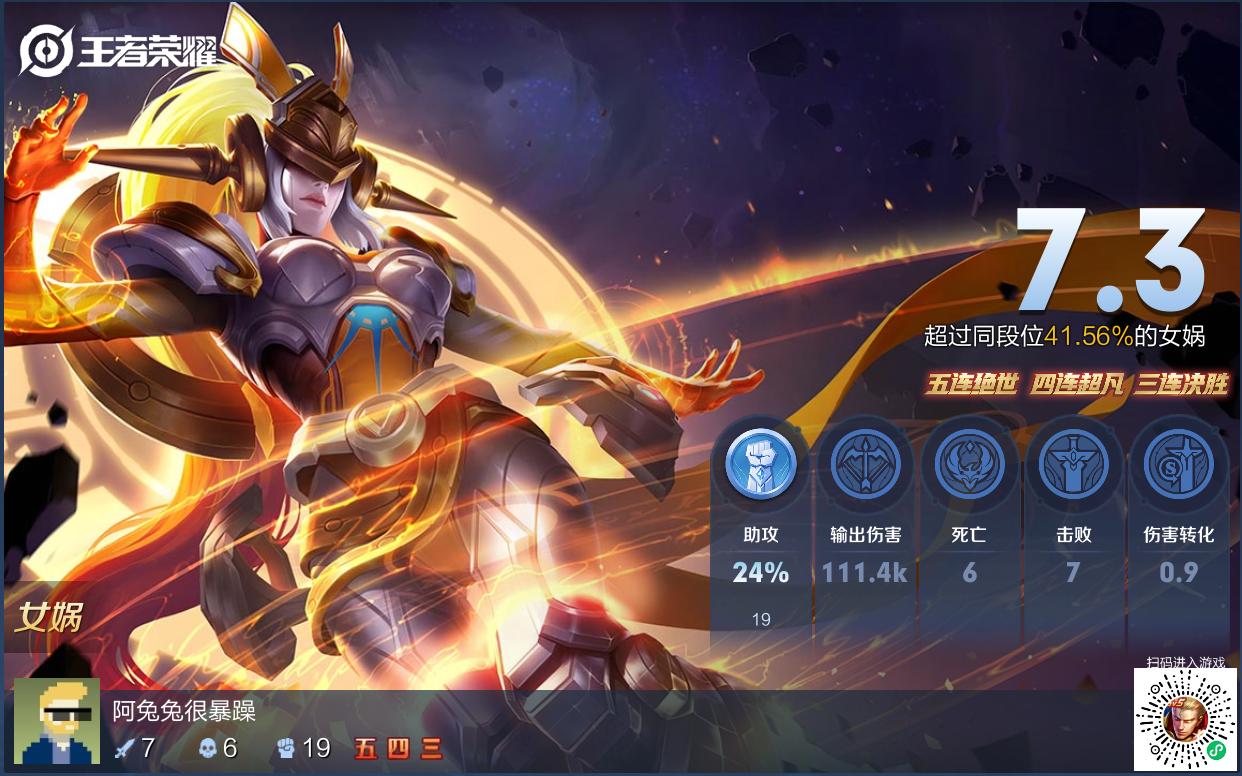Screen dimensions: 1242x776
Task: Select player name 阿兔兔很暴躁
Action: click(x=184, y=711)
